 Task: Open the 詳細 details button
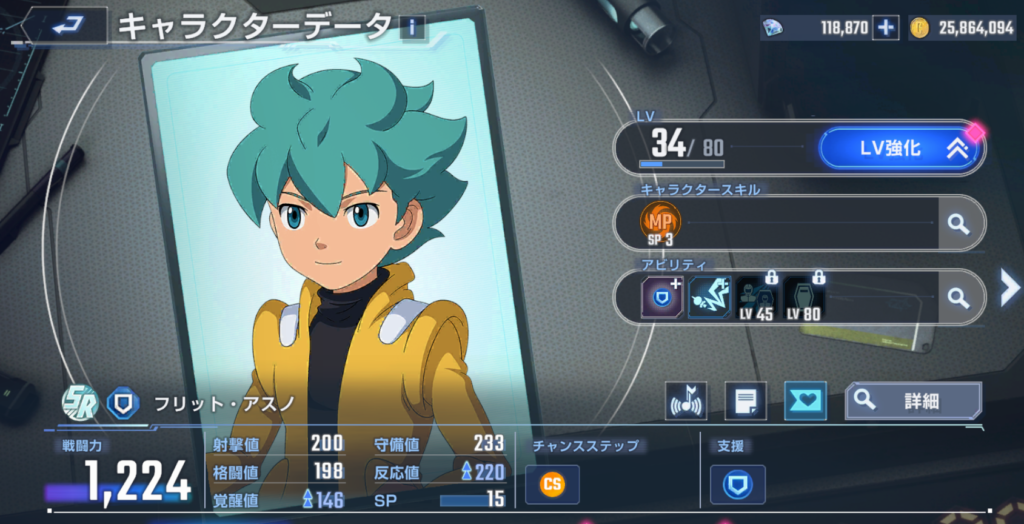(x=913, y=401)
